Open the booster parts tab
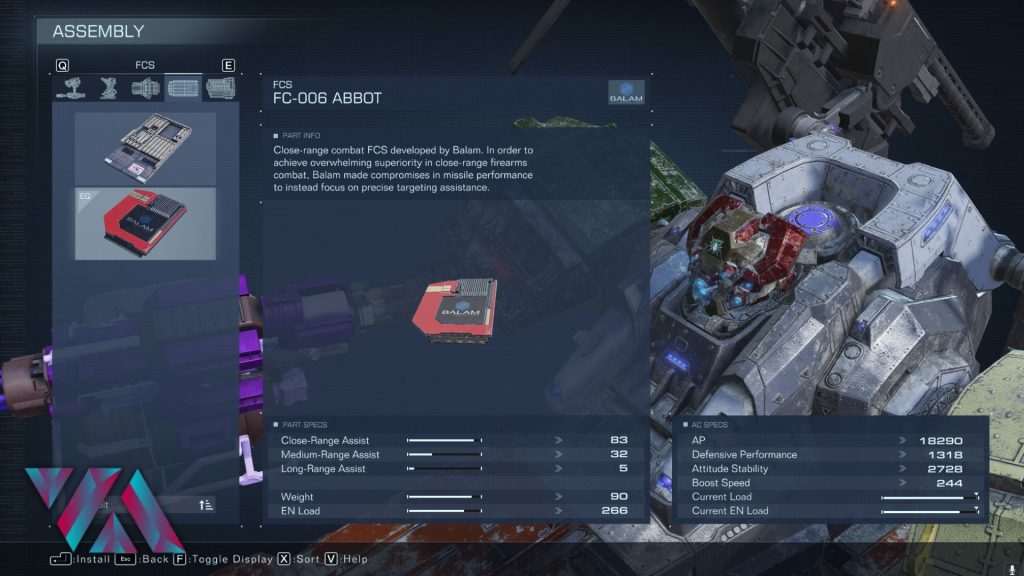This screenshot has width=1024, height=576. point(145,88)
